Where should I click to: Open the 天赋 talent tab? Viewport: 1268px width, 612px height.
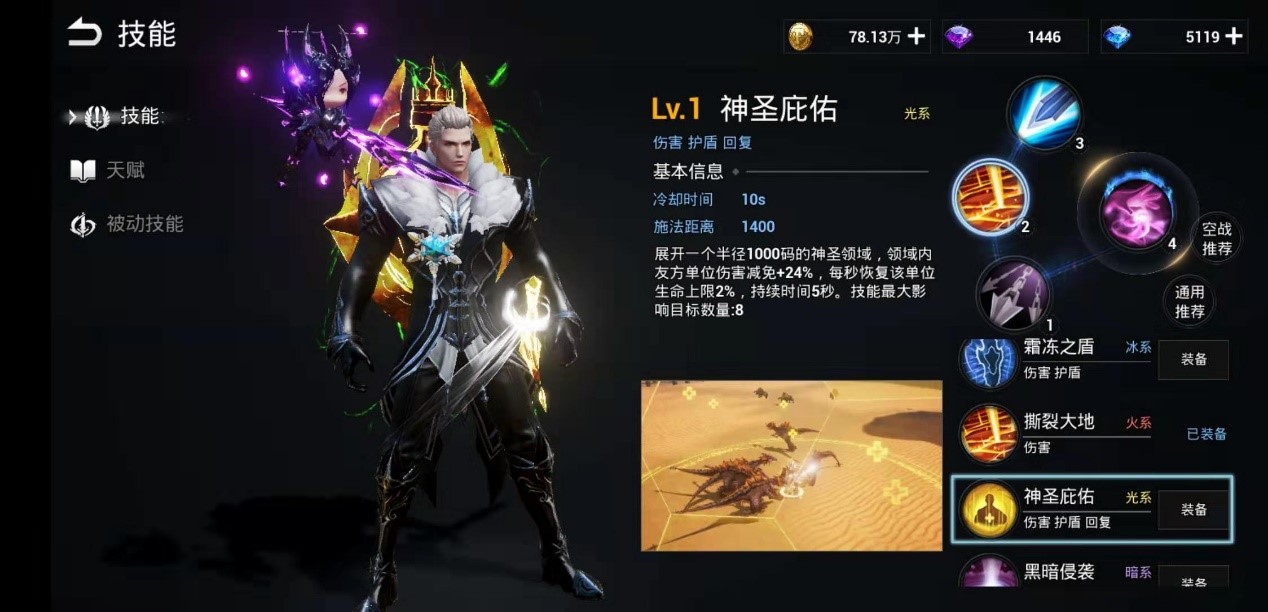click(x=110, y=171)
